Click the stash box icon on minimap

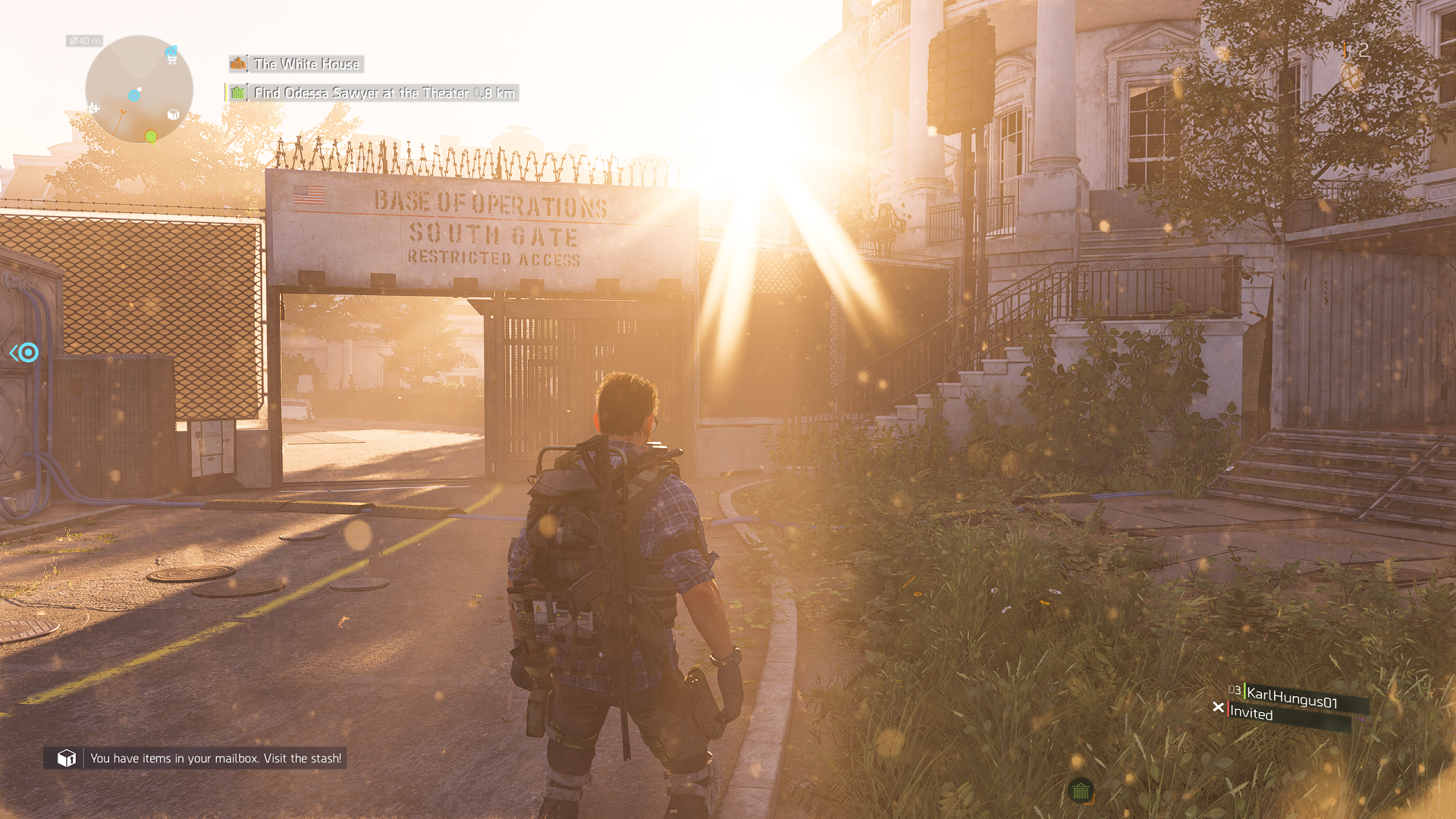click(173, 115)
